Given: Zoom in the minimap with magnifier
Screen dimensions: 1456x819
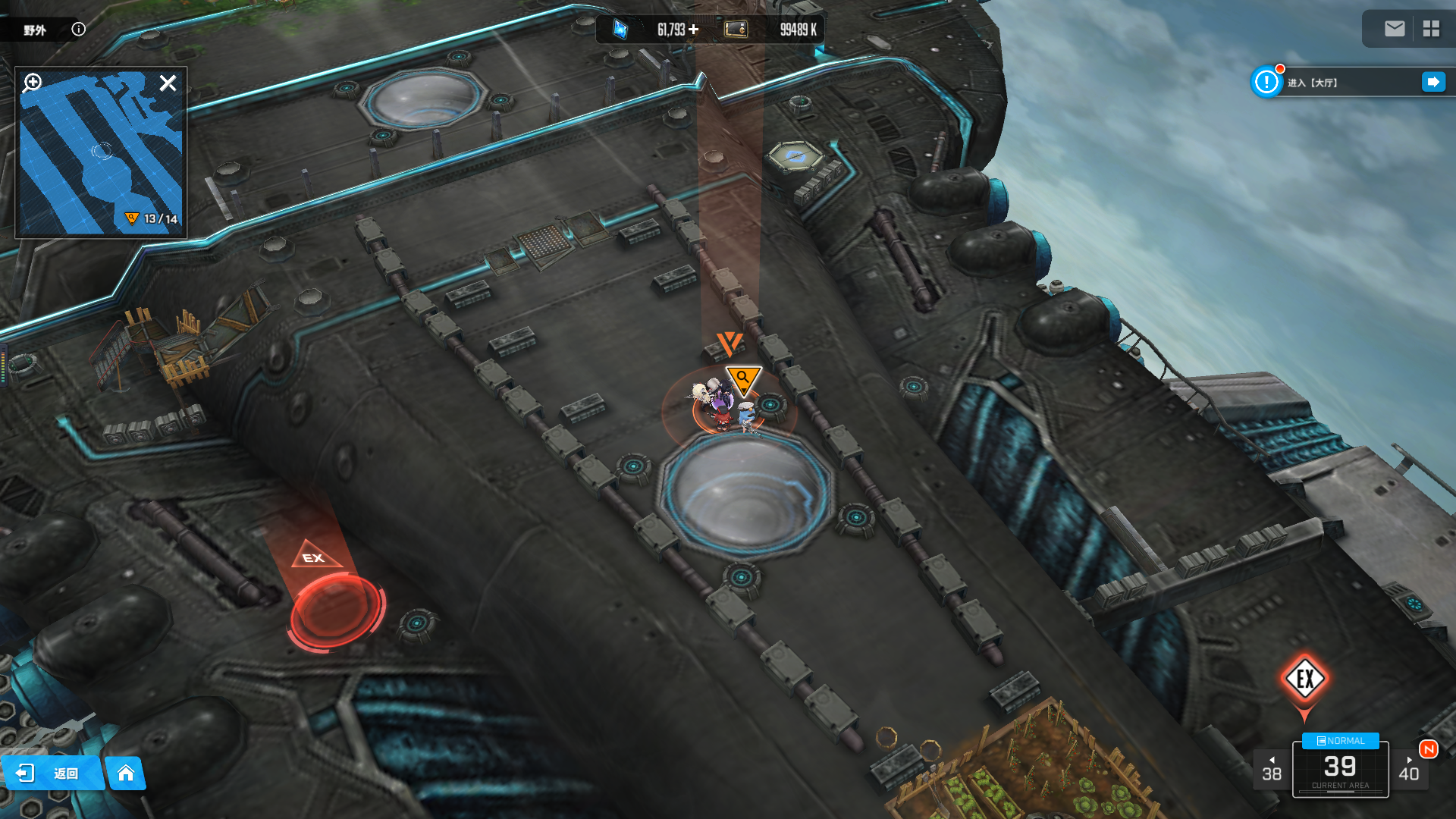Looking at the screenshot, I should tap(33, 82).
